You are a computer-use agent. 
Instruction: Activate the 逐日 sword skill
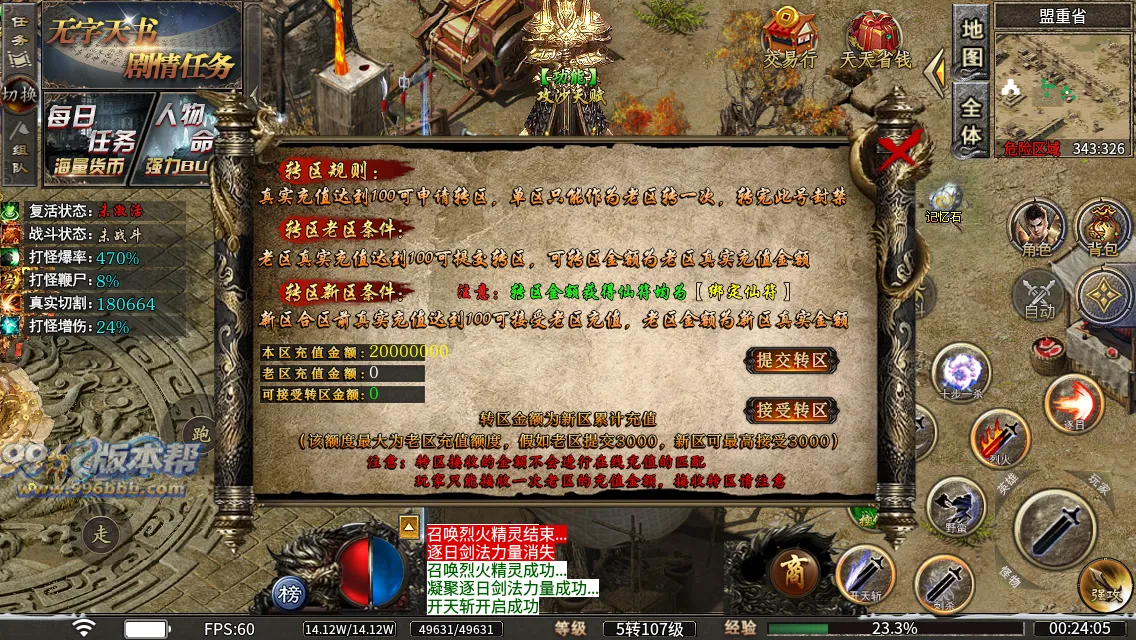[x=1074, y=402]
